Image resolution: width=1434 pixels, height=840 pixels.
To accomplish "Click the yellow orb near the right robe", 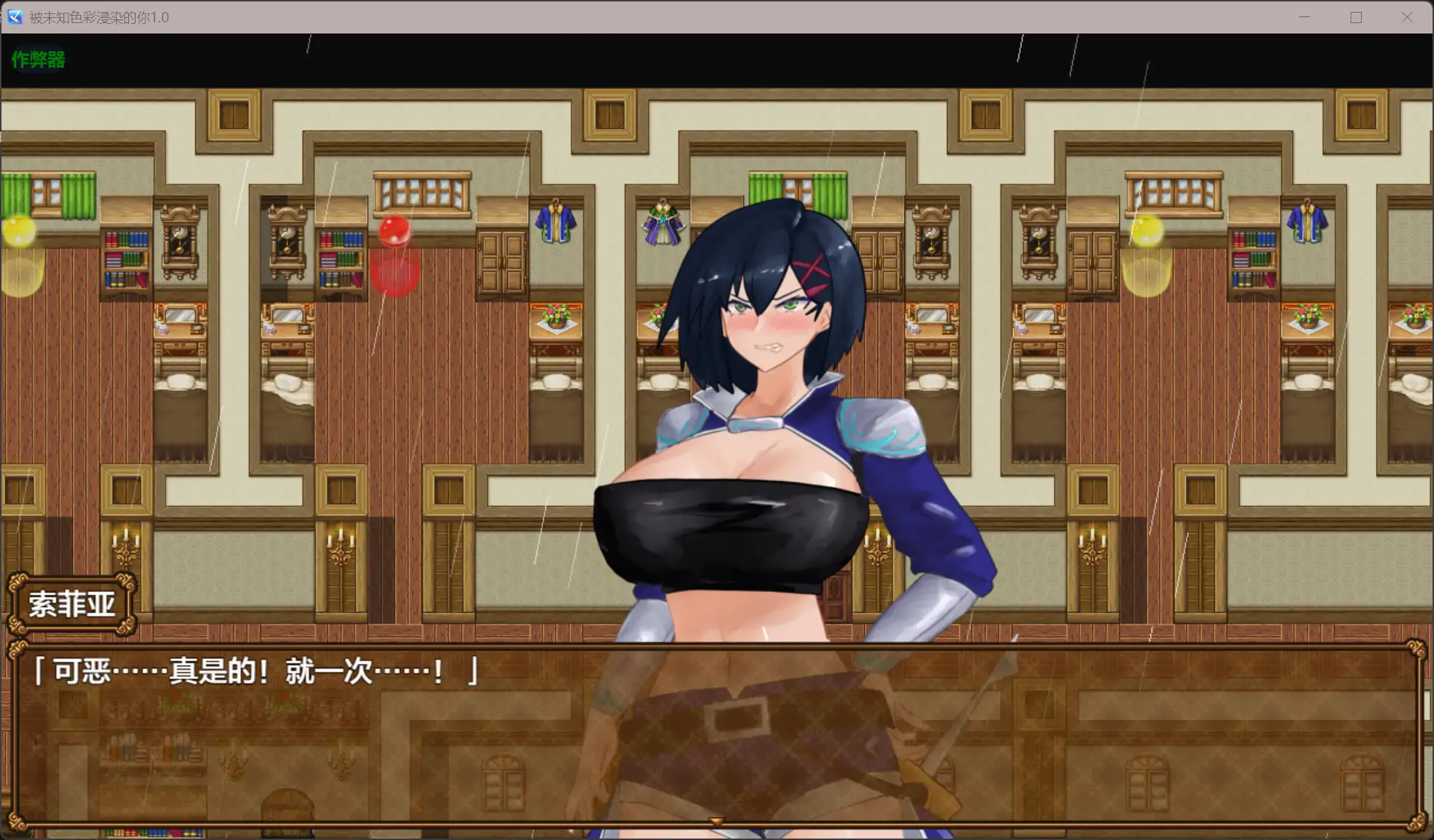I will click(1147, 230).
